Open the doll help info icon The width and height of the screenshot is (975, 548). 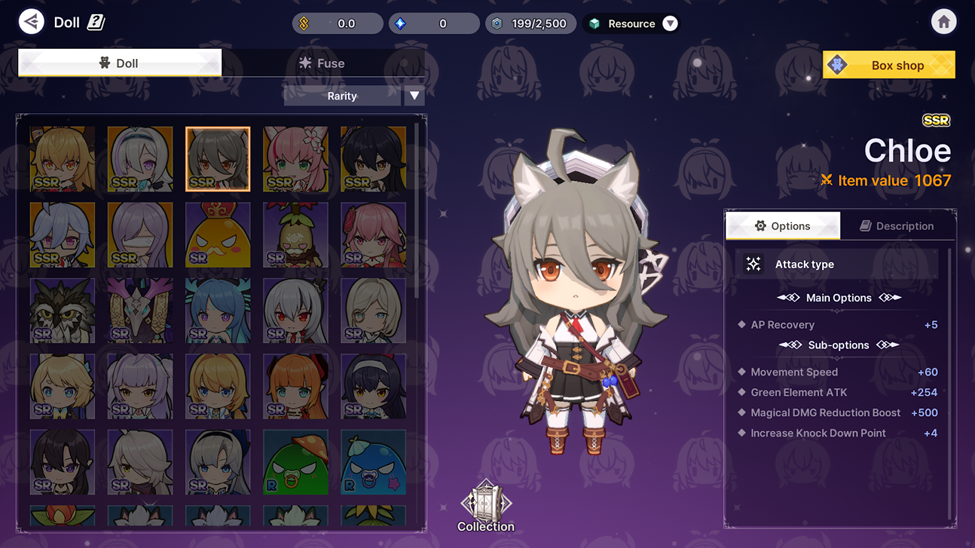click(x=96, y=22)
